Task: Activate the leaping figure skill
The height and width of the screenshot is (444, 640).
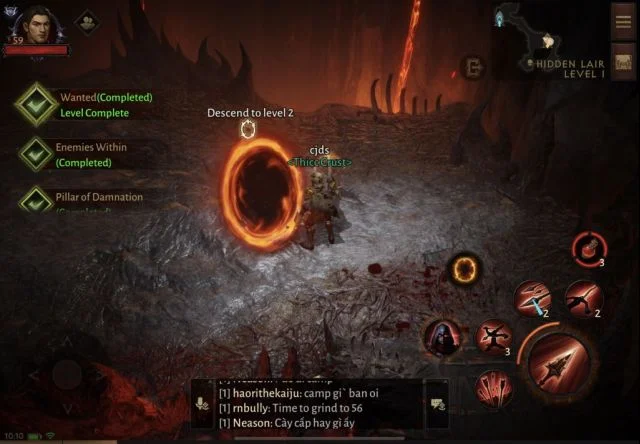Action: click(582, 298)
